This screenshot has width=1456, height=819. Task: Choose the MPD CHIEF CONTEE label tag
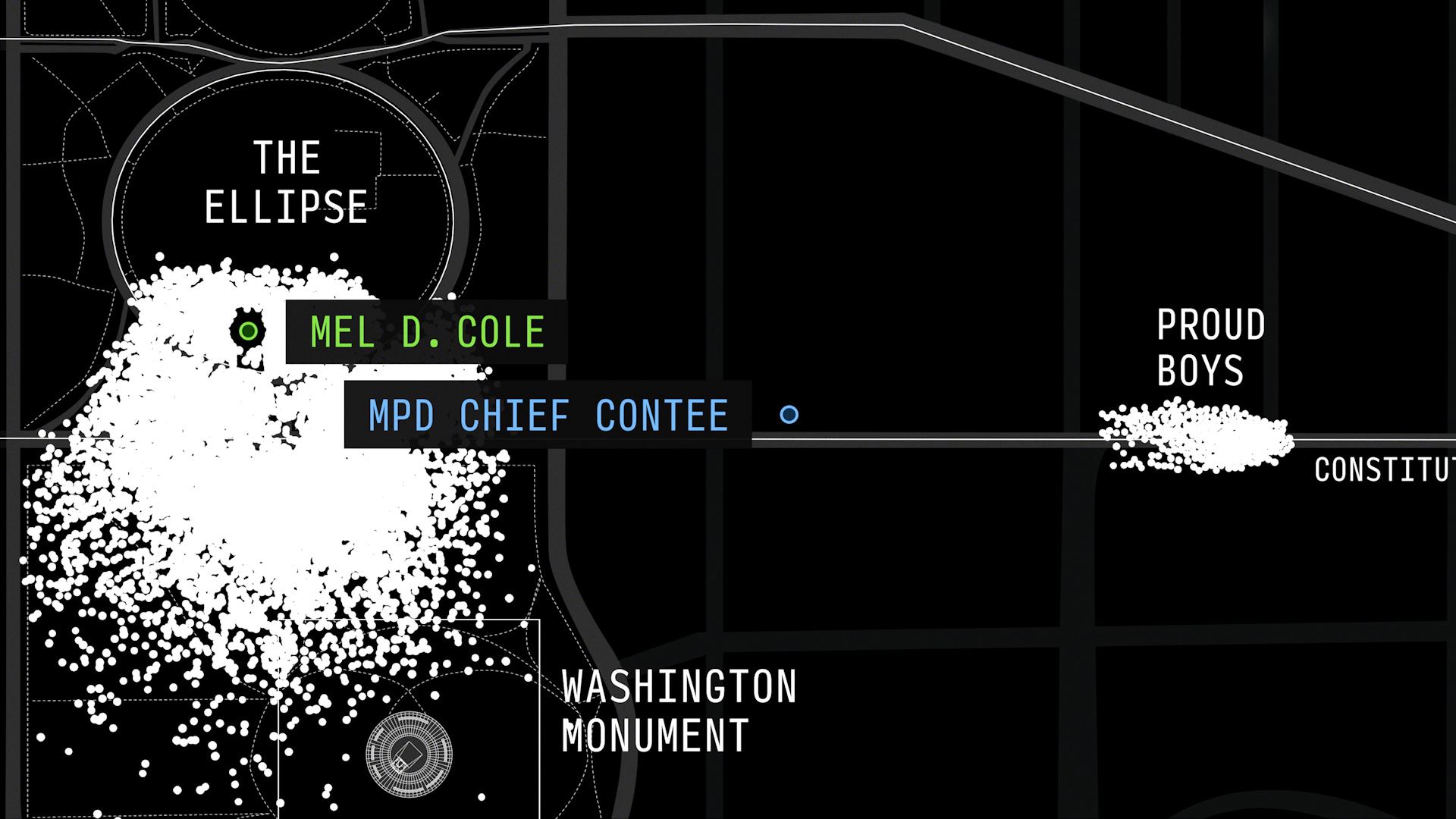coord(548,415)
